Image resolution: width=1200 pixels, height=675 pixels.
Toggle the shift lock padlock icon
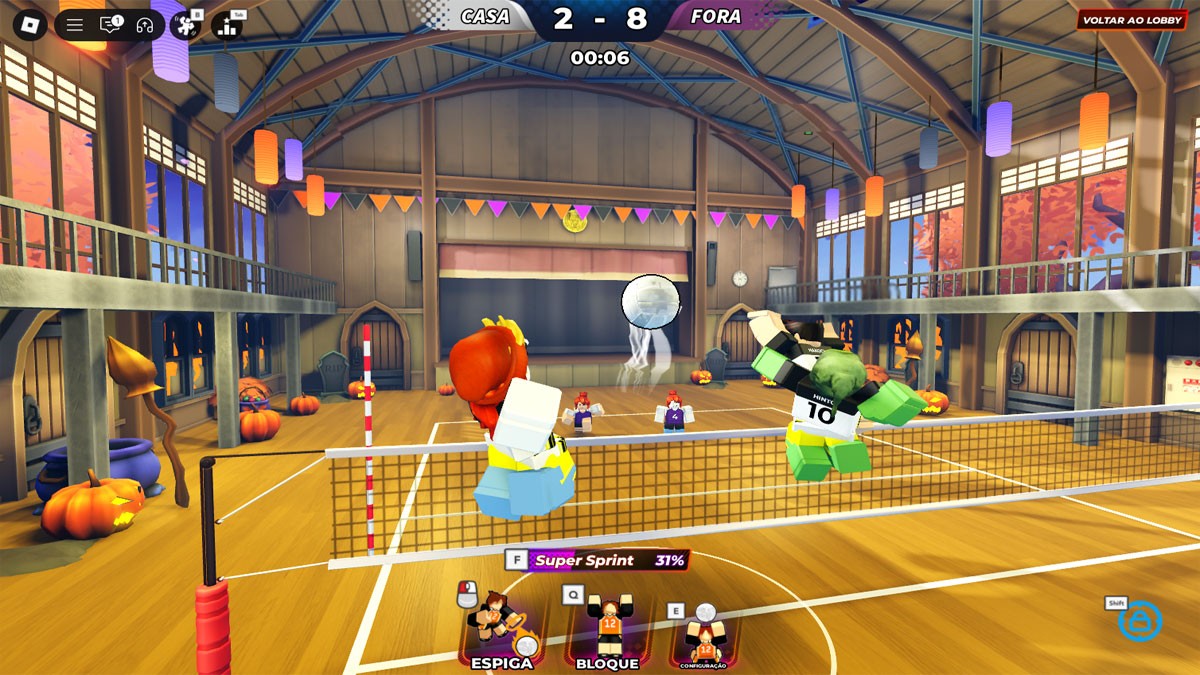[x=1139, y=621]
